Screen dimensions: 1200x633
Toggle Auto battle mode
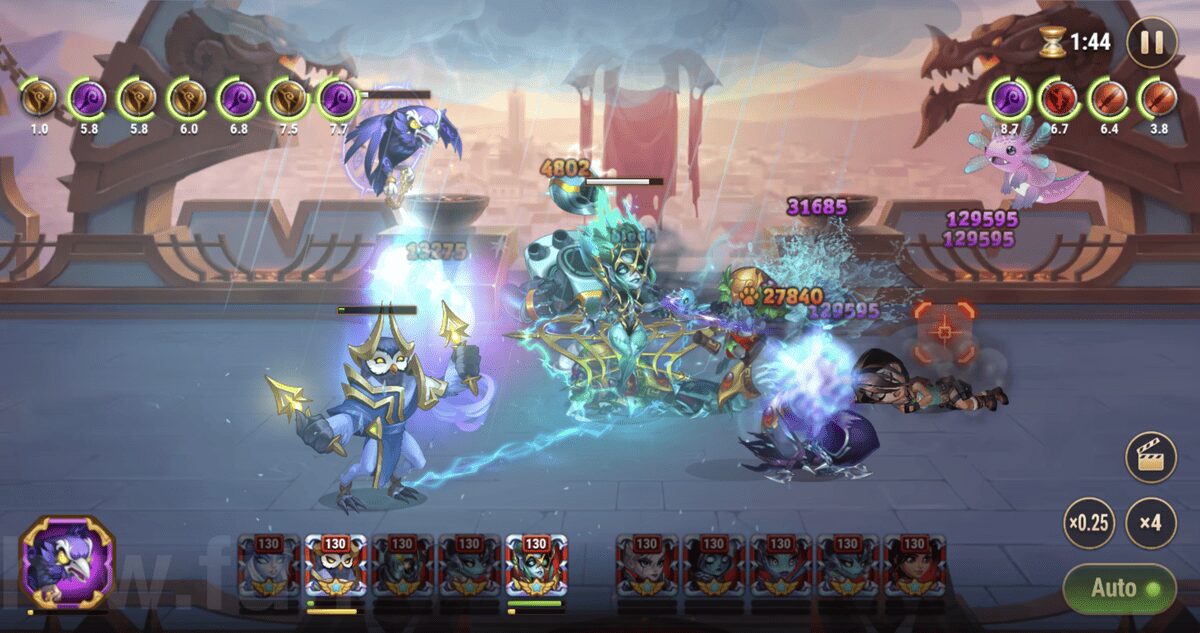point(1118,588)
